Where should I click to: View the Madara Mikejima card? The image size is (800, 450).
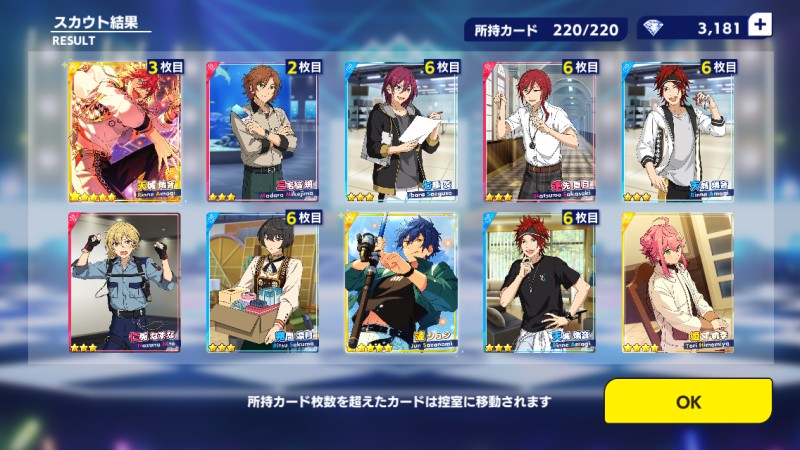pyautogui.click(x=263, y=131)
